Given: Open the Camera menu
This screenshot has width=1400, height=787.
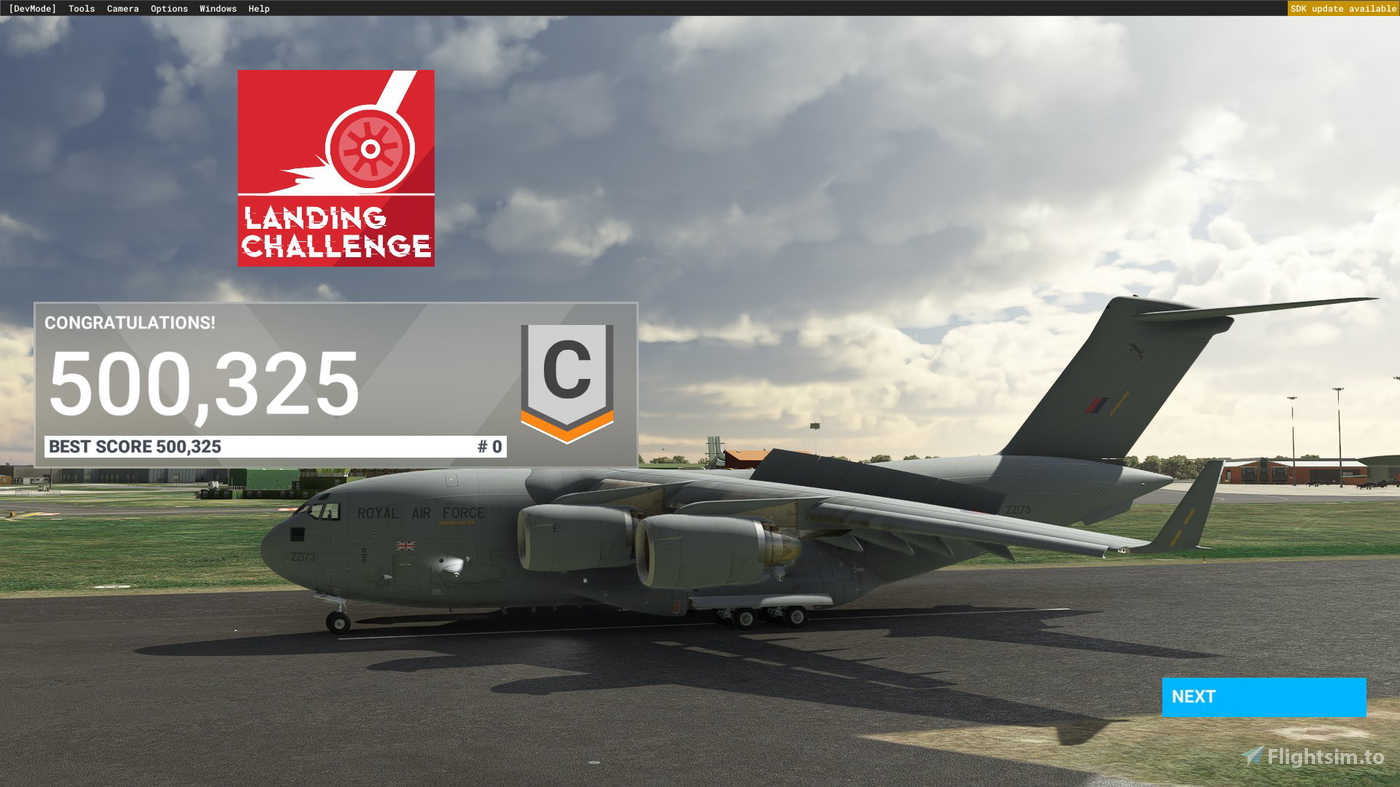Looking at the screenshot, I should [122, 8].
